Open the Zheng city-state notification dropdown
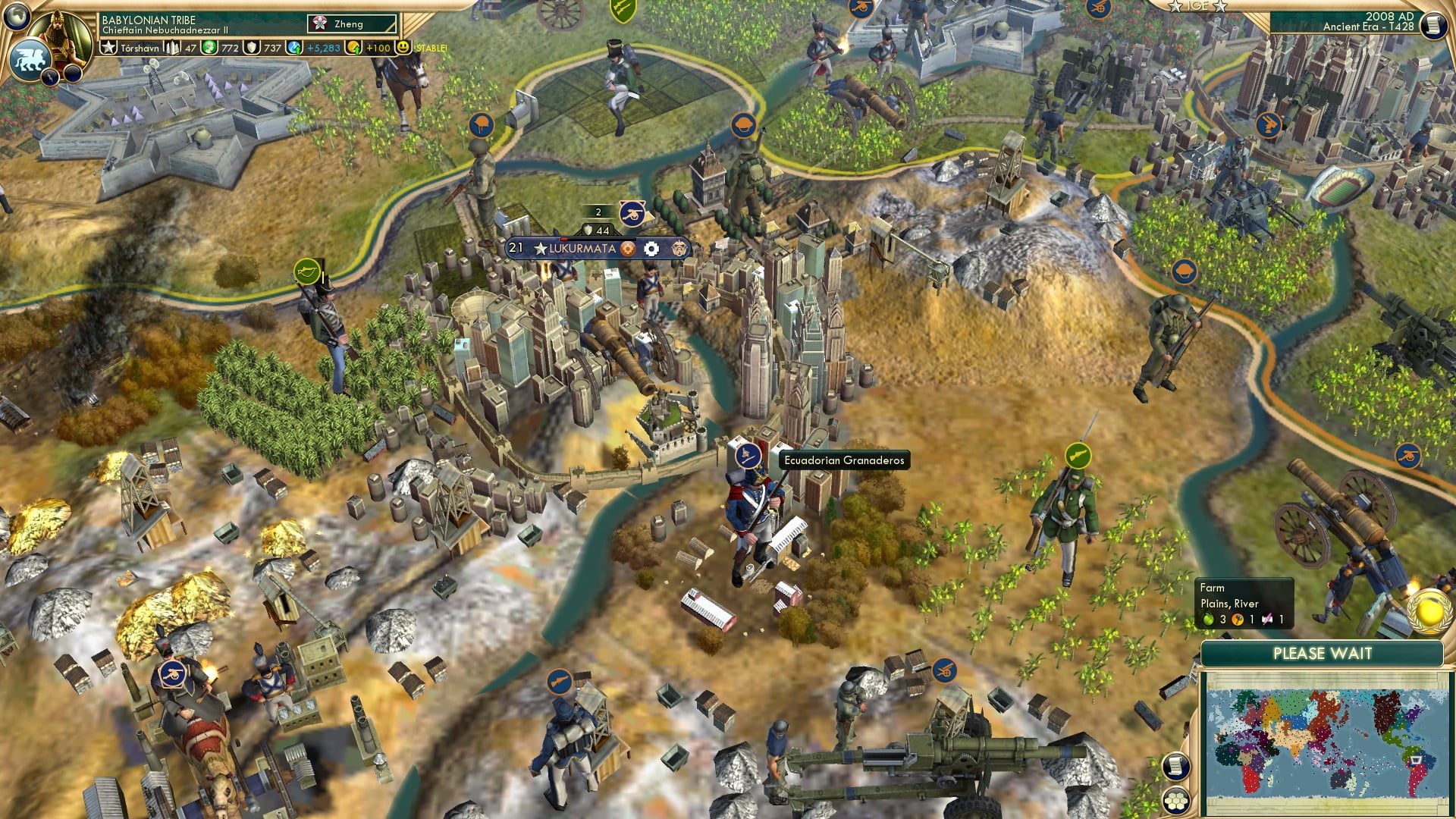This screenshot has width=1456, height=819. [350, 24]
